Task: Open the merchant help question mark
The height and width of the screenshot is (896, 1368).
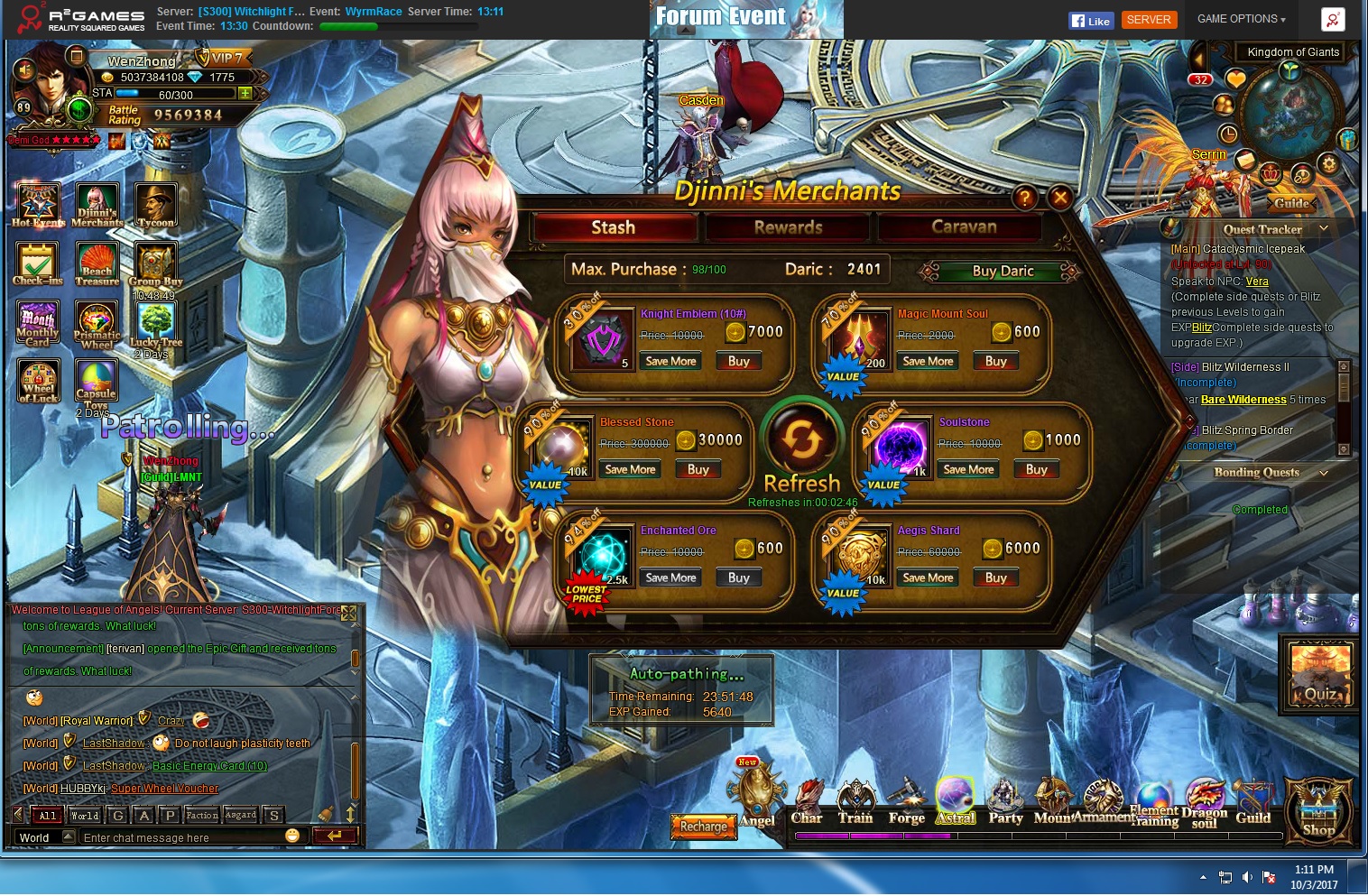Action: (1024, 197)
